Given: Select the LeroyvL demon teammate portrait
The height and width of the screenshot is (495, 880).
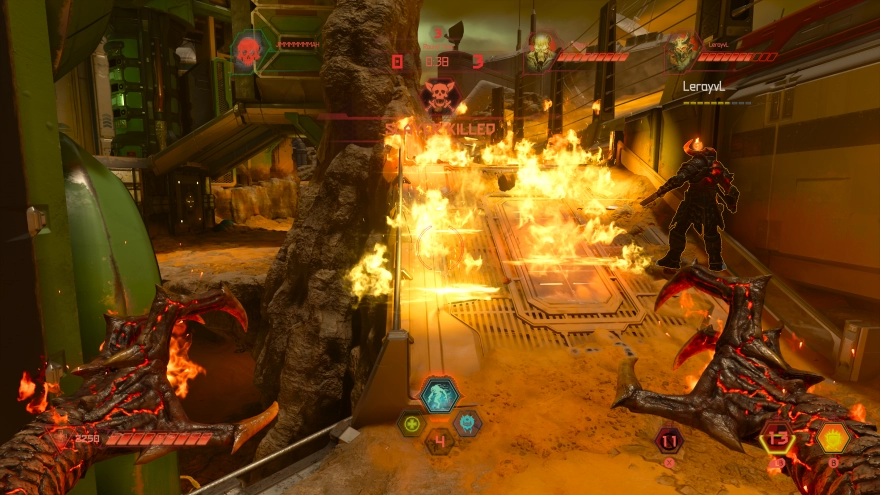Looking at the screenshot, I should tap(685, 54).
